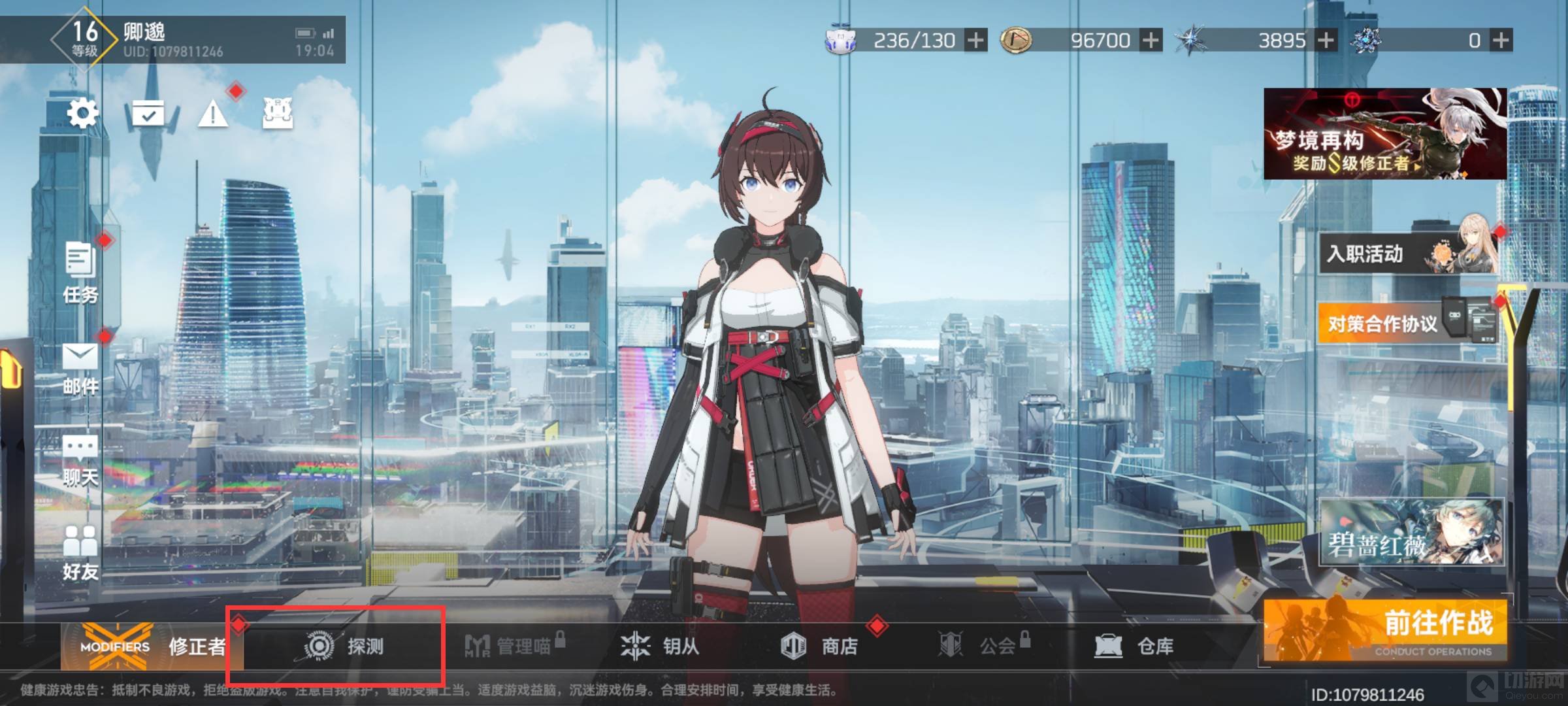Open the gear settings icon

pyautogui.click(x=82, y=114)
